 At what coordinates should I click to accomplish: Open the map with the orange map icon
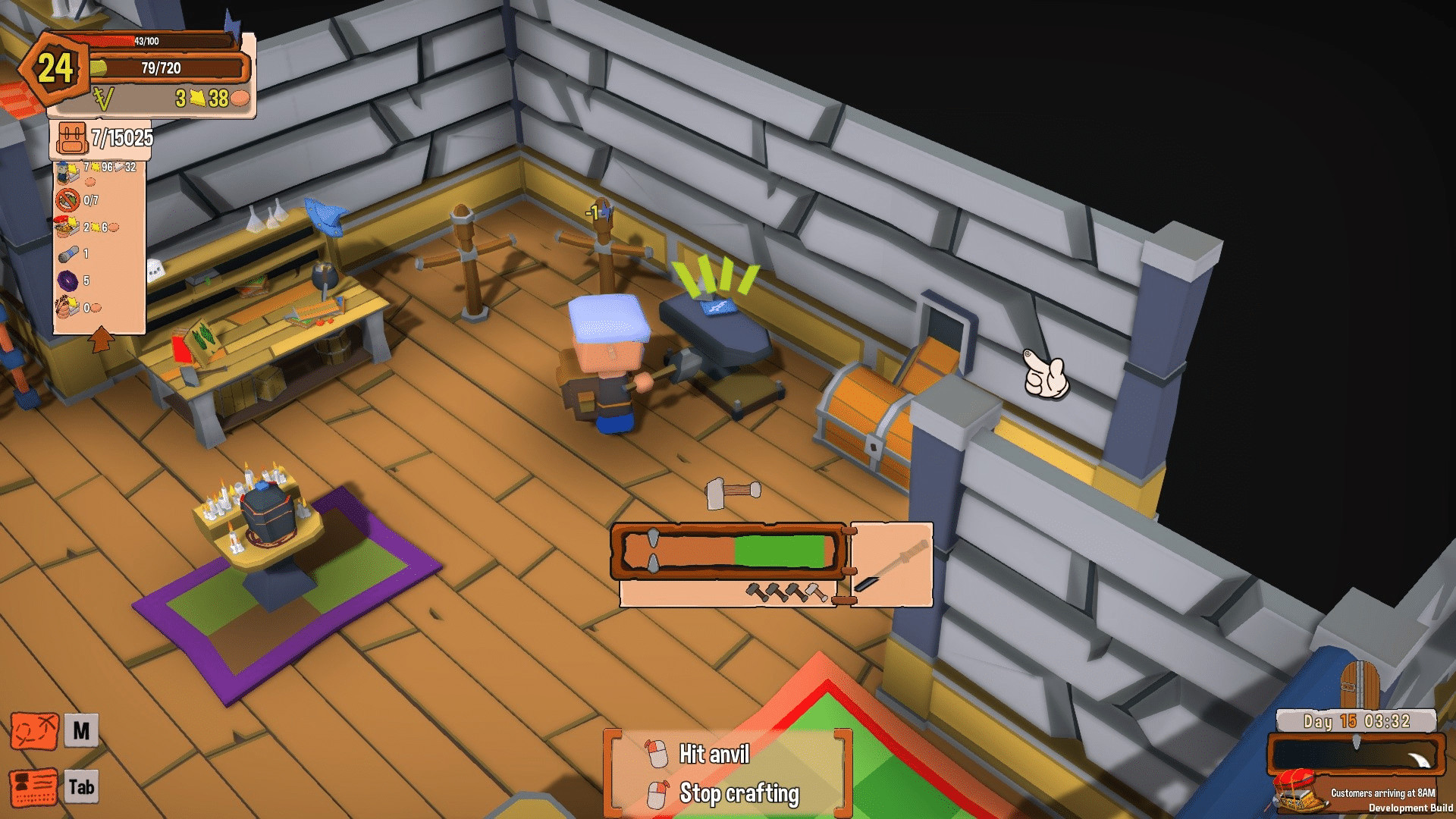coord(34,731)
